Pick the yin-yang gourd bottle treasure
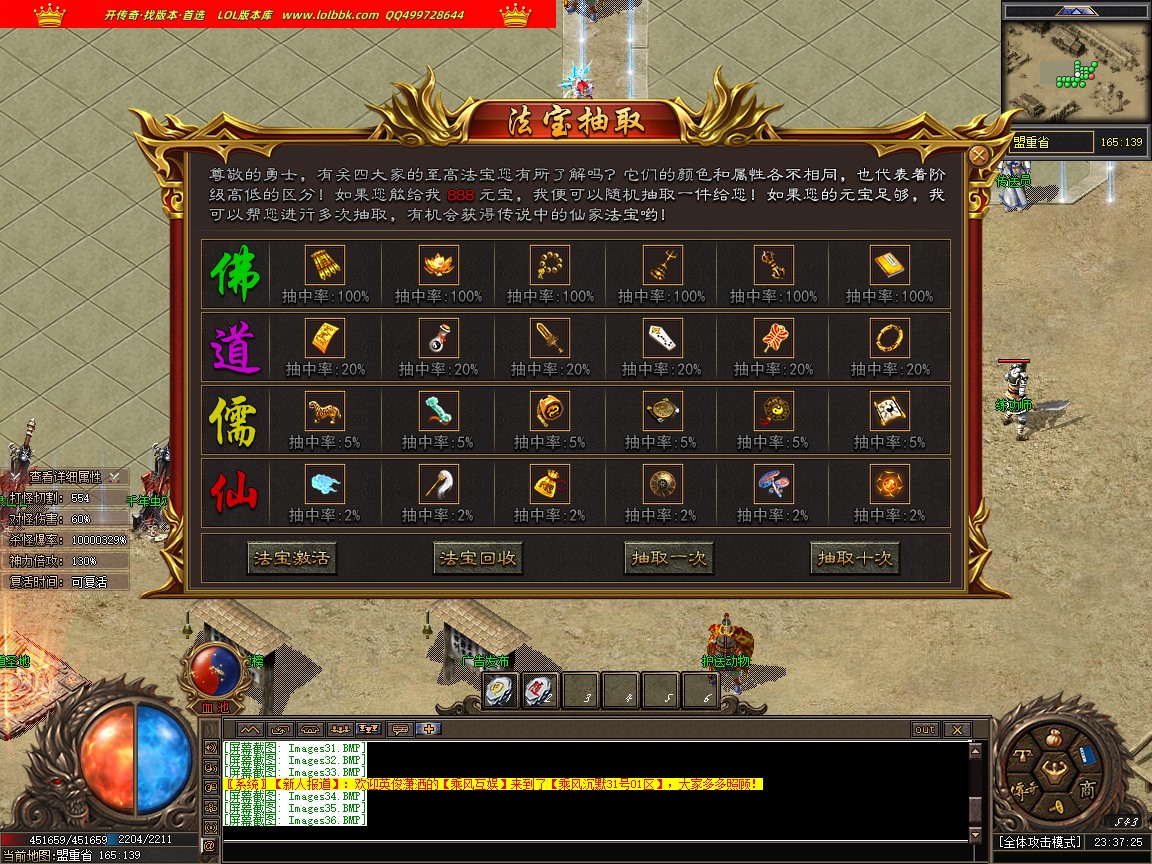The image size is (1152, 864). click(x=438, y=338)
